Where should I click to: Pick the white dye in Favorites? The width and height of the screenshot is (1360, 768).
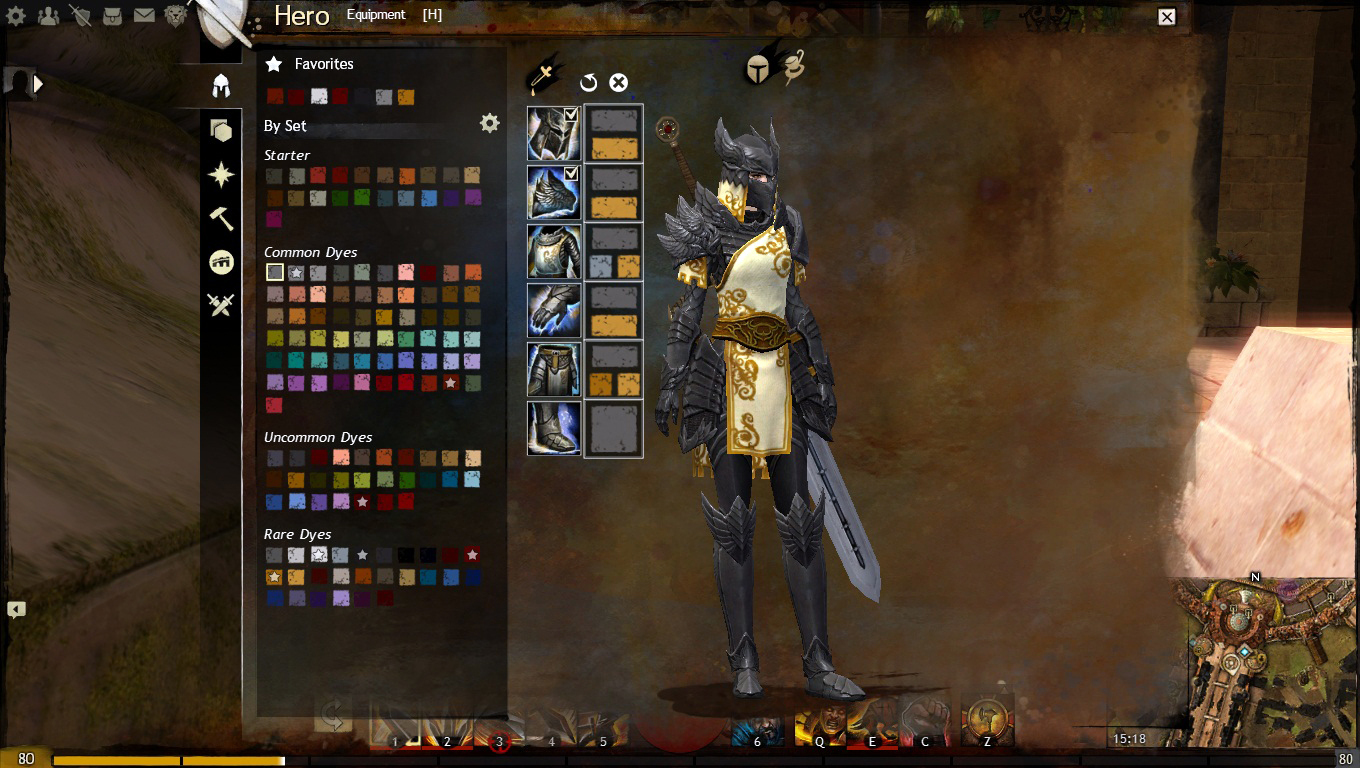pos(319,97)
